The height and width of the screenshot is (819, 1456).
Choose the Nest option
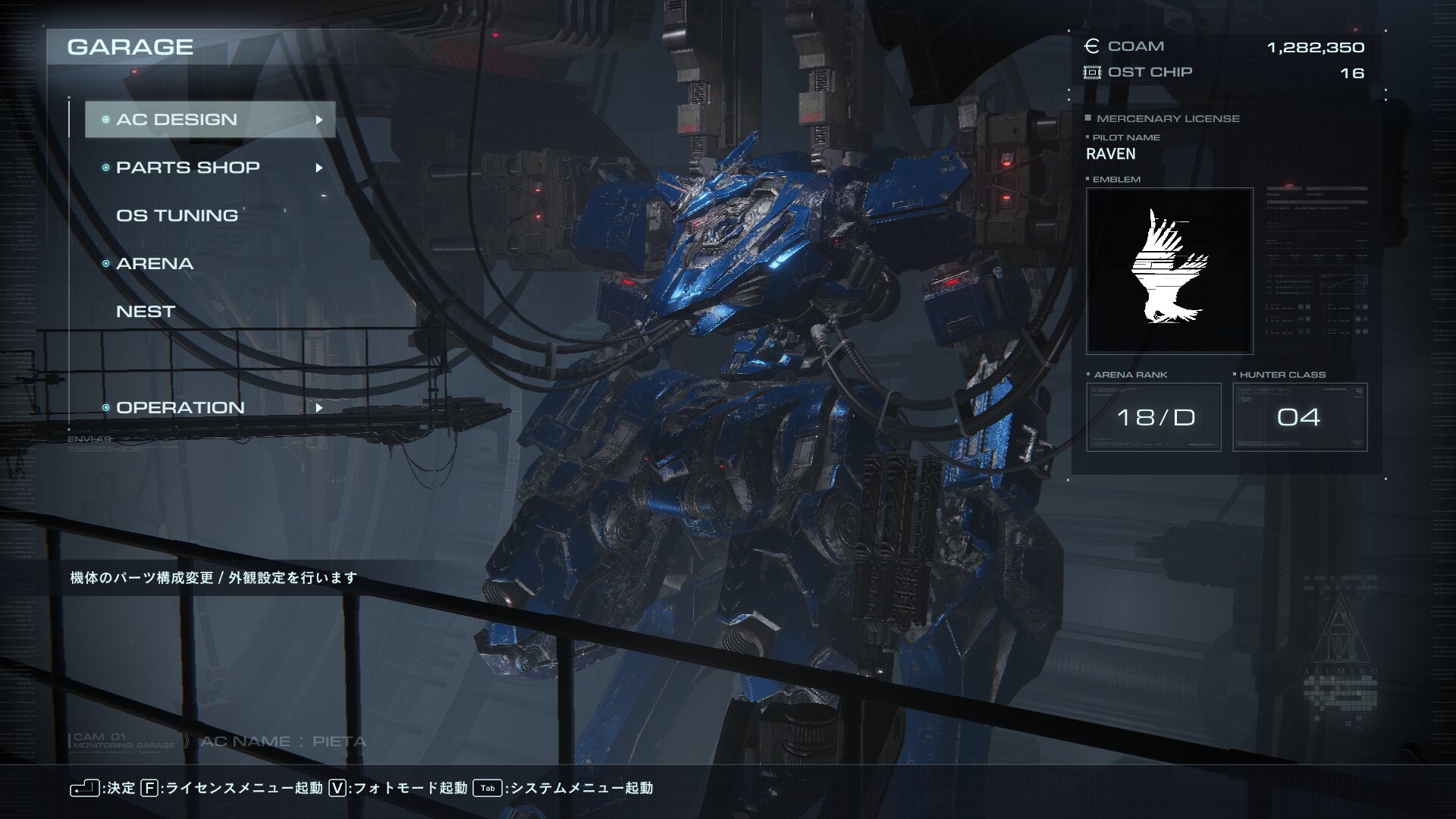[x=146, y=312]
